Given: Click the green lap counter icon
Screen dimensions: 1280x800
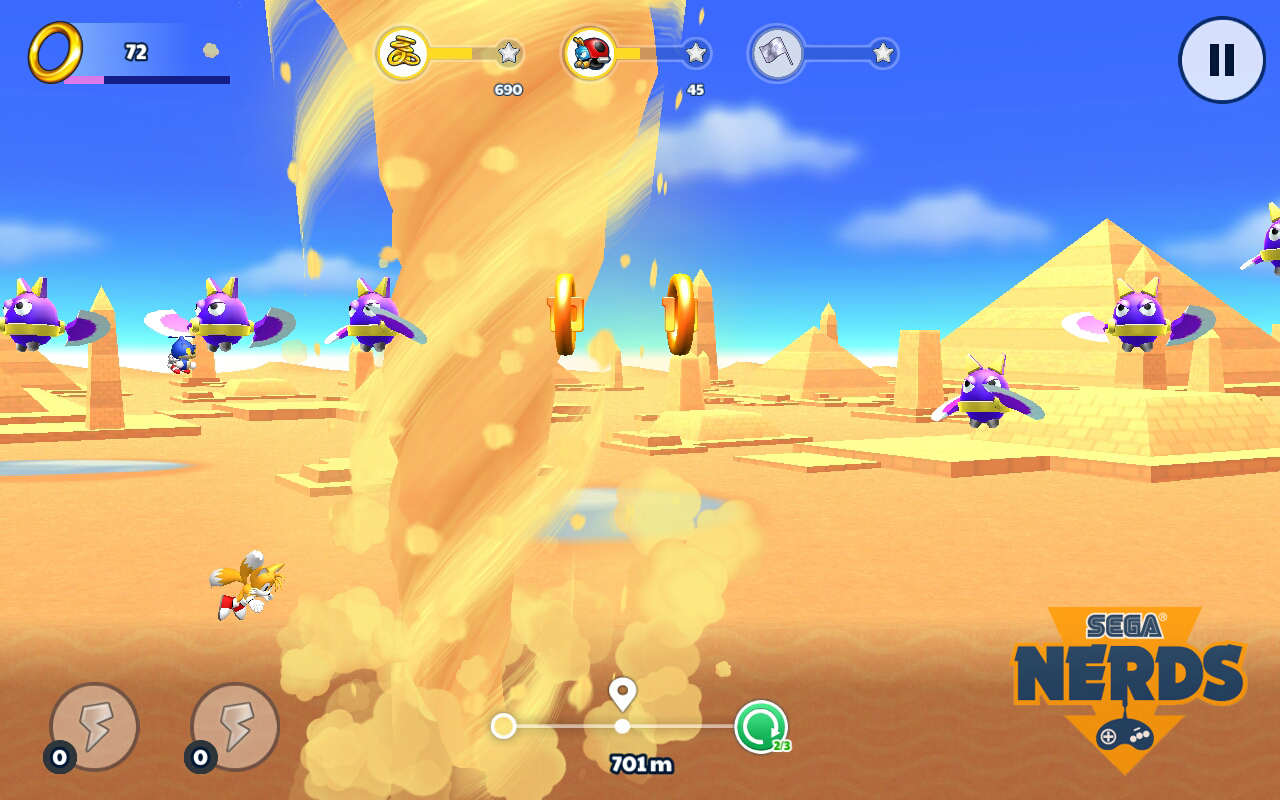Looking at the screenshot, I should click(x=761, y=727).
